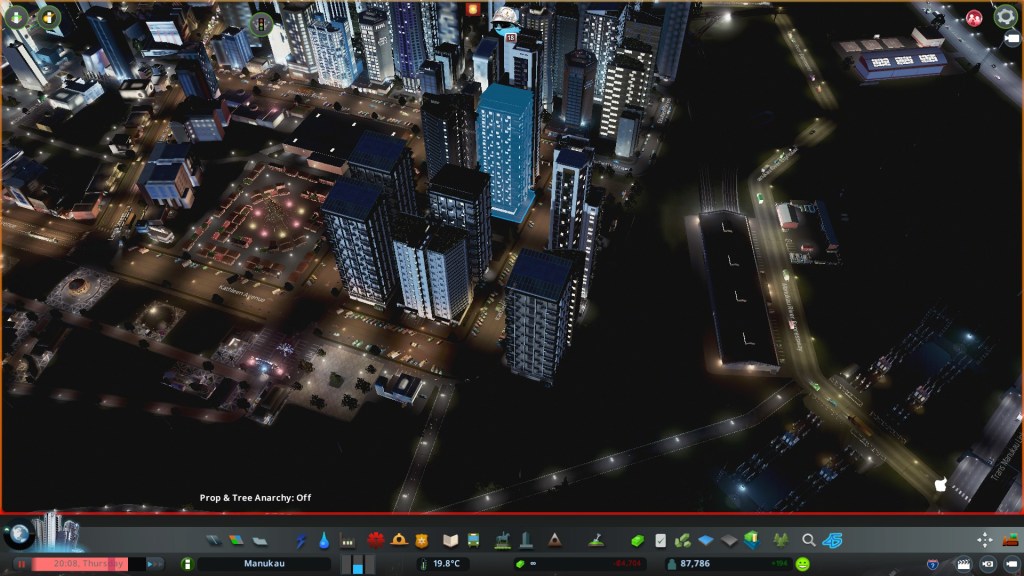Open the landscaping shovel menu

(595, 541)
